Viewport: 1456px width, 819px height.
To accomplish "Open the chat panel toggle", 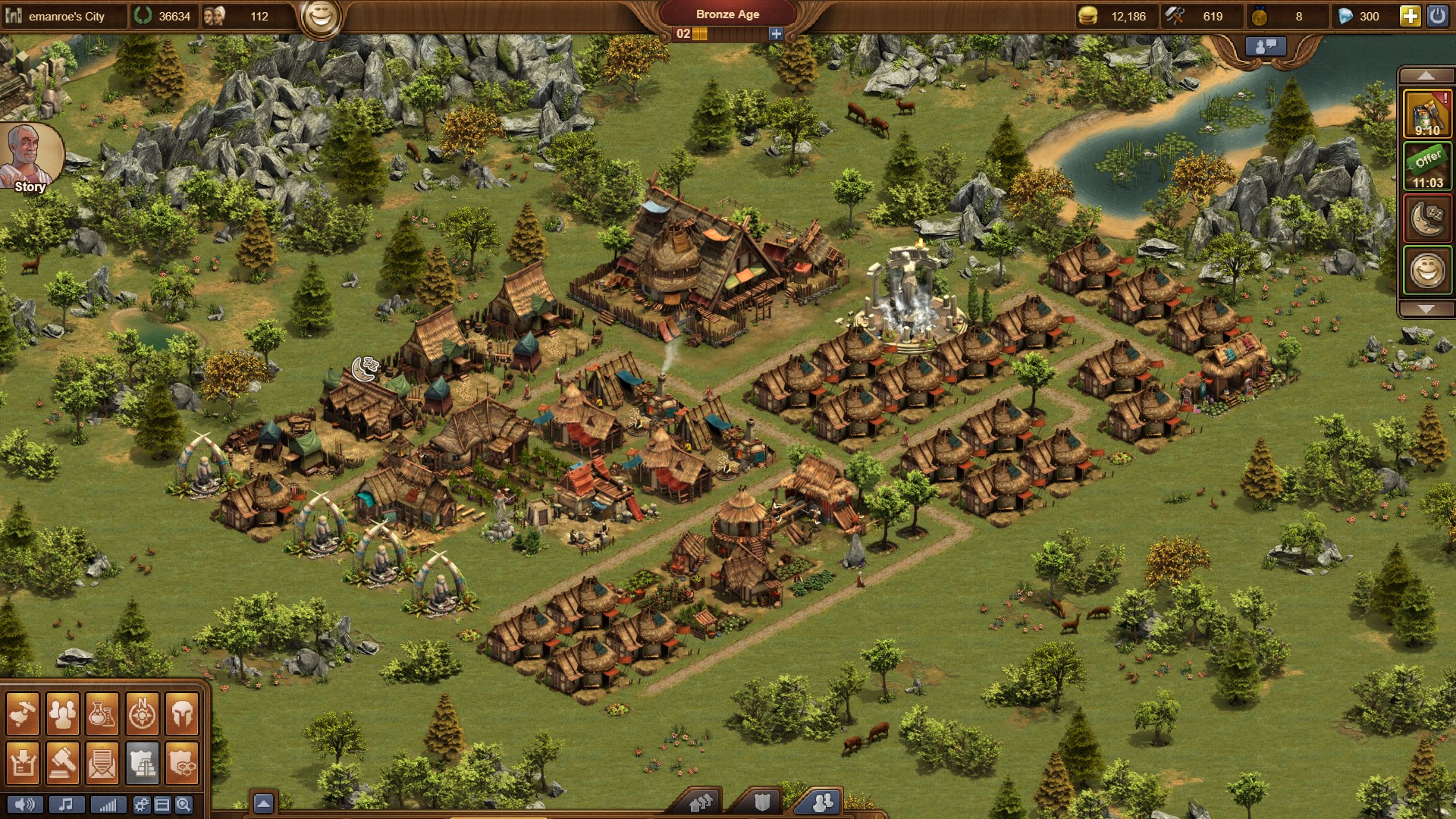I will coord(1266,46).
